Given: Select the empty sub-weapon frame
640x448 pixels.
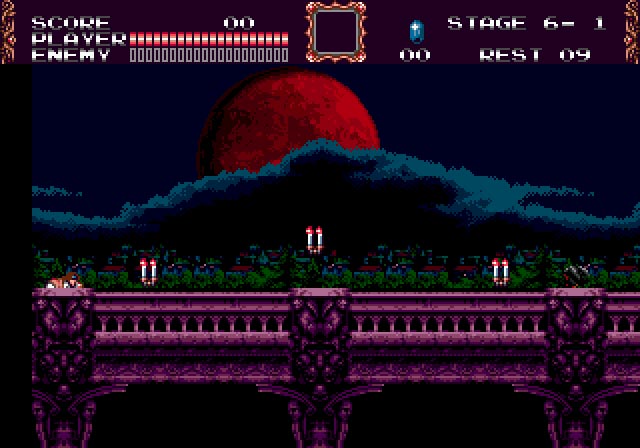Looking at the screenshot, I should click(336, 31).
